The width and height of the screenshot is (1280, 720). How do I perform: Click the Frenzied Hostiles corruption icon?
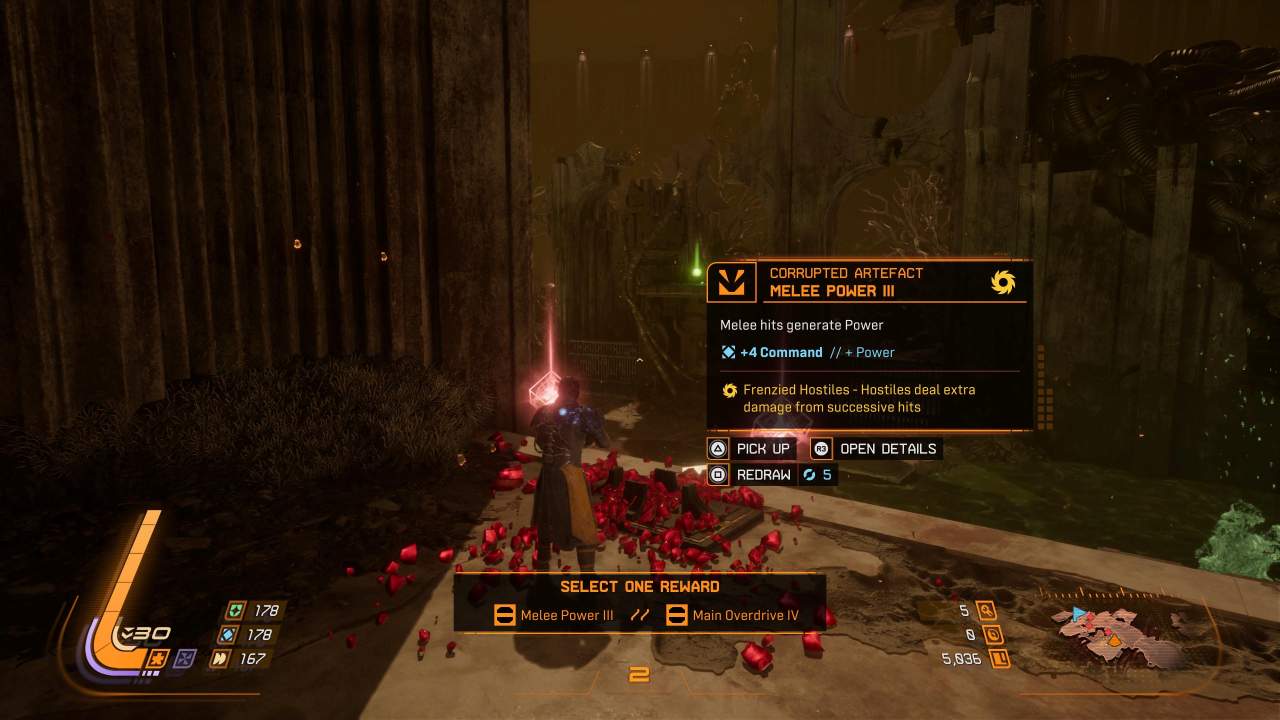pos(730,390)
